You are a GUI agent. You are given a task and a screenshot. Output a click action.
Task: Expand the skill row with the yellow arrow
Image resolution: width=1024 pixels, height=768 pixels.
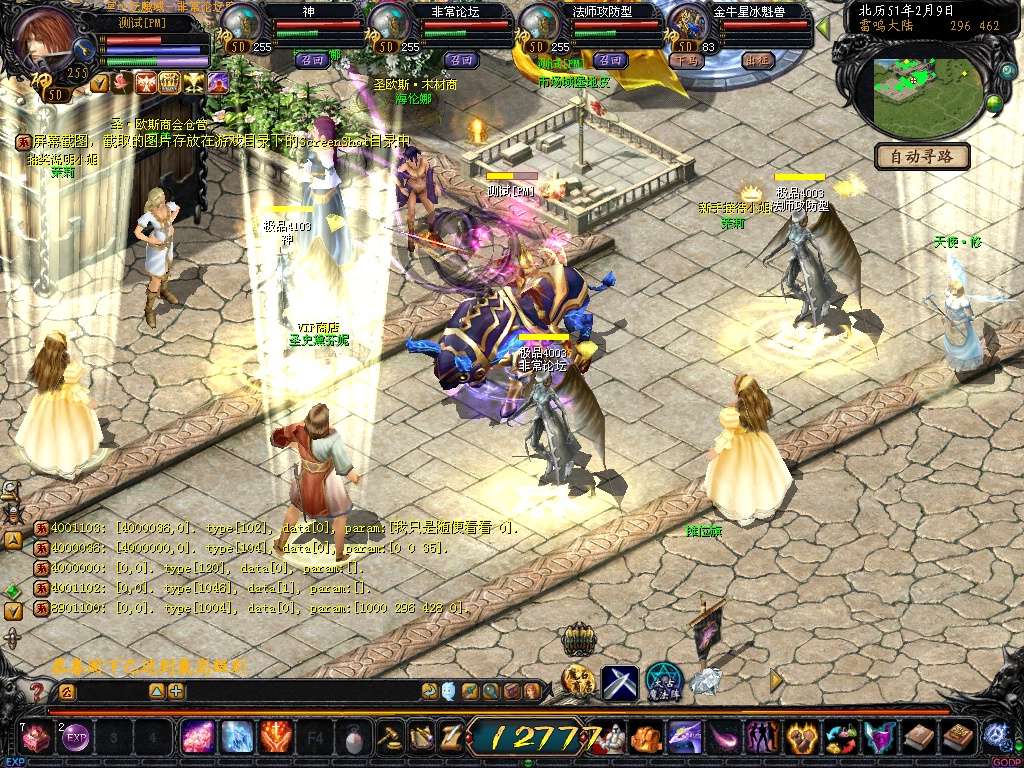[x=776, y=680]
